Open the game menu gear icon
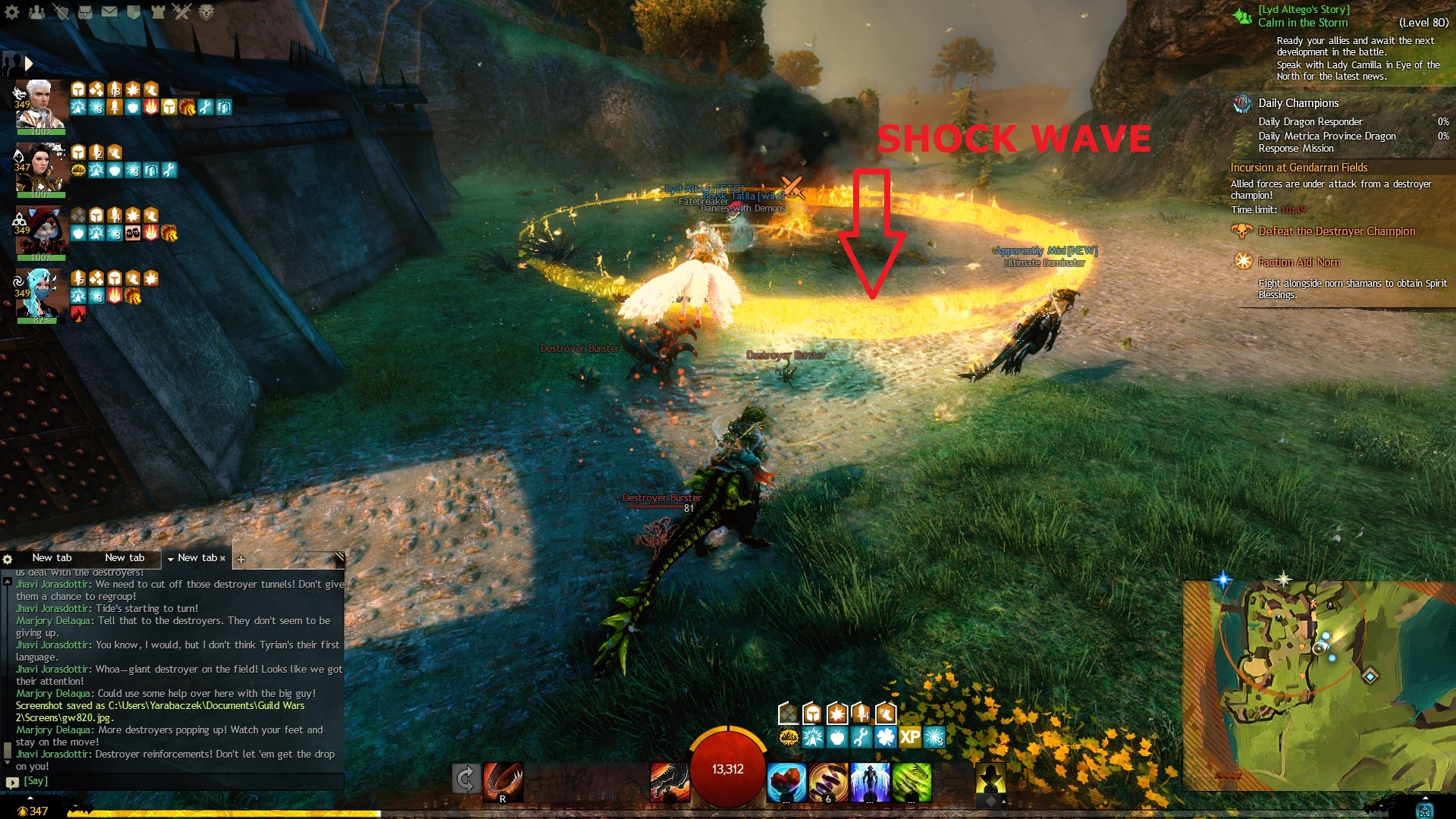This screenshot has height=819, width=1456. (13, 12)
